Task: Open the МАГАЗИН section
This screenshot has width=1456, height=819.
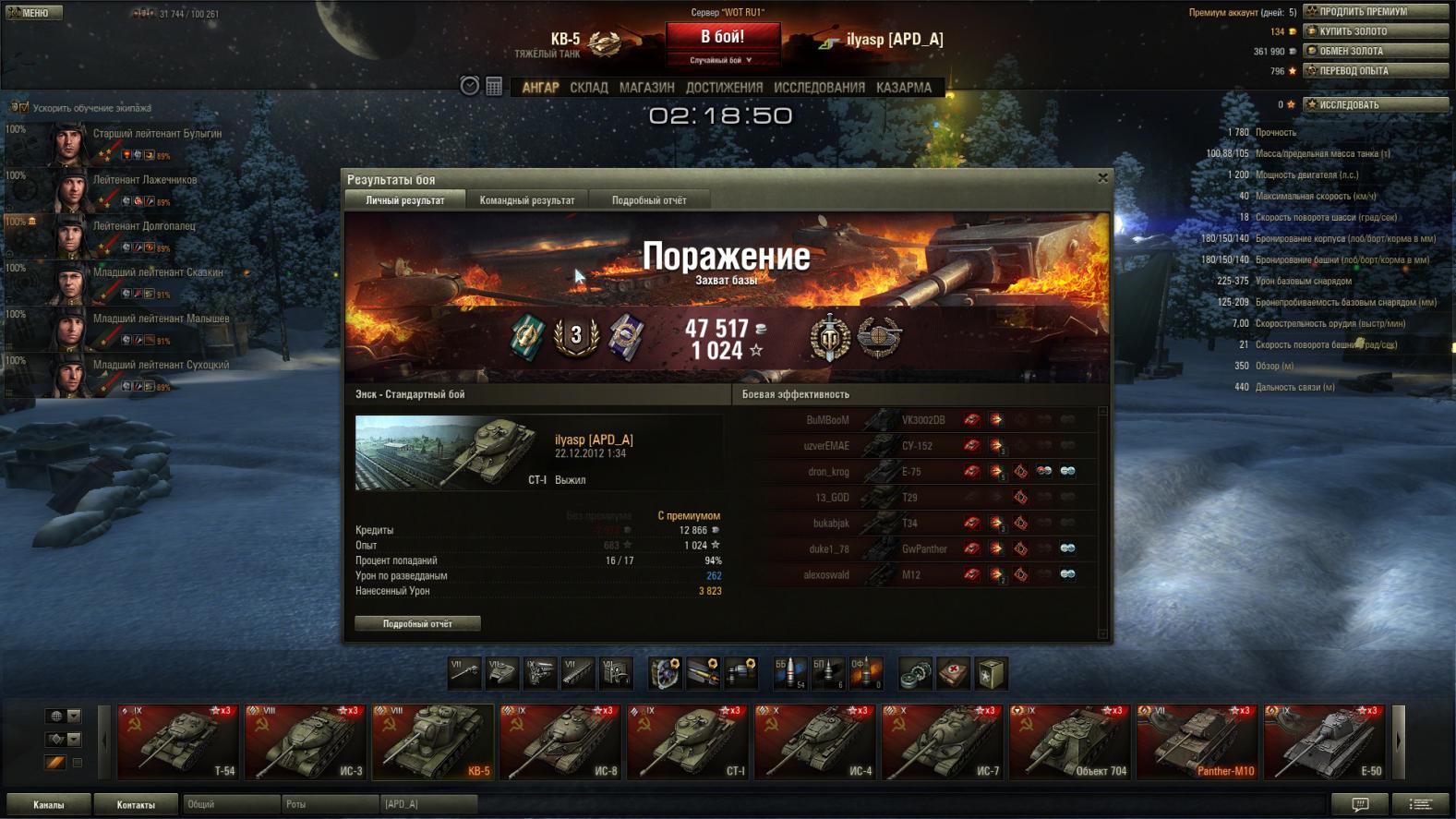Action: click(646, 88)
